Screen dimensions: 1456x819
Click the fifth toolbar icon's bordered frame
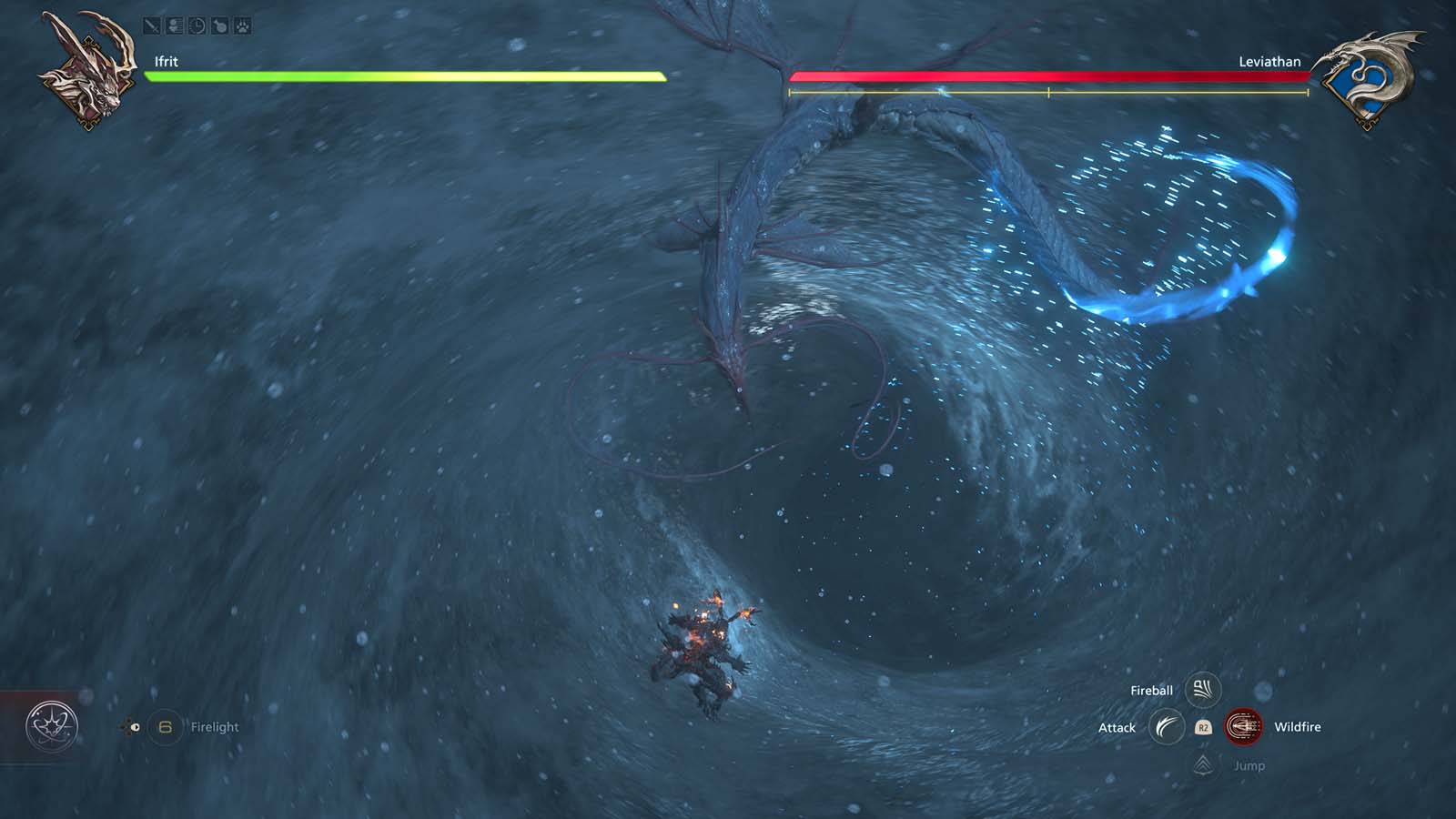tap(243, 25)
